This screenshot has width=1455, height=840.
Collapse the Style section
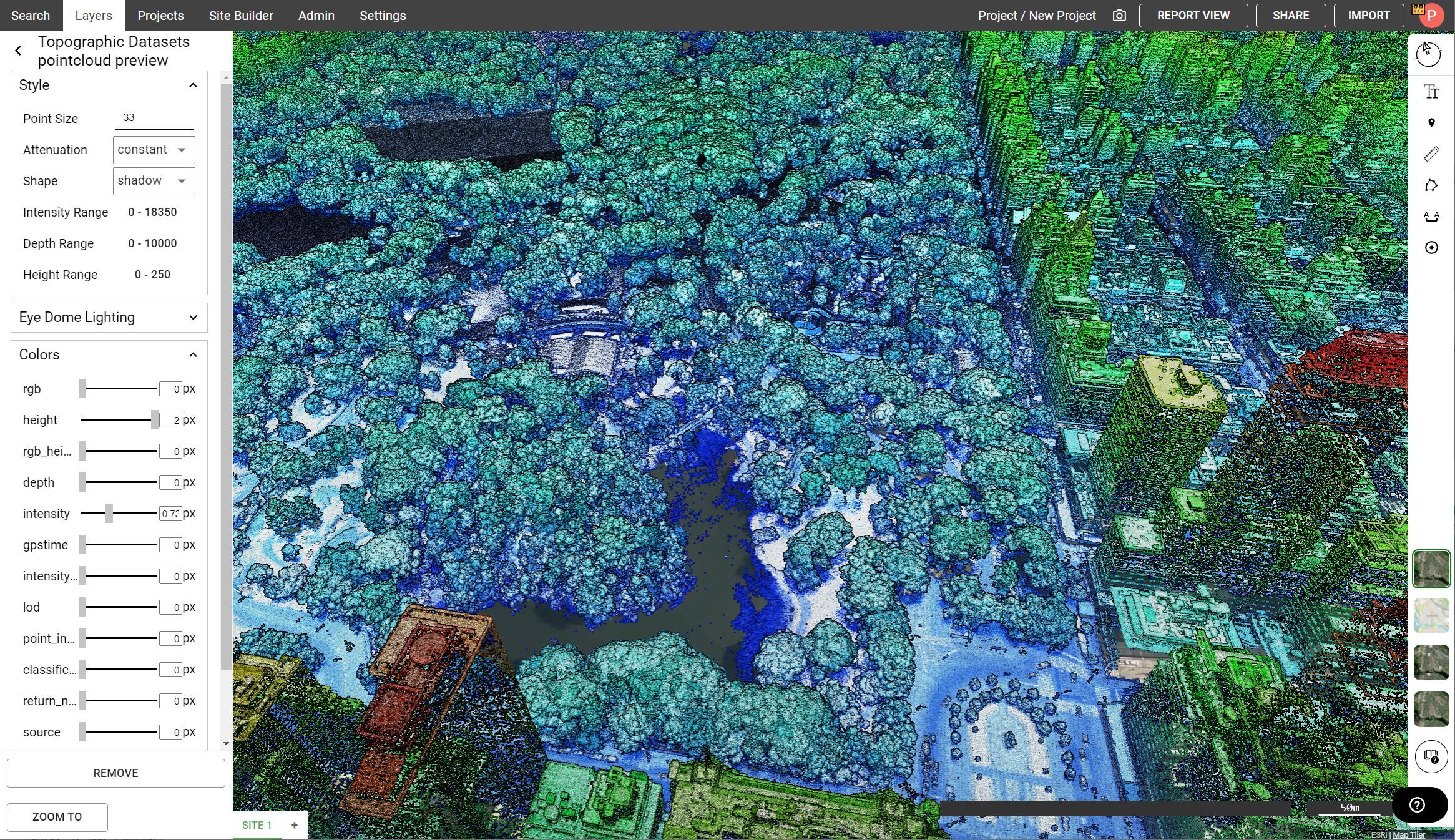(193, 85)
